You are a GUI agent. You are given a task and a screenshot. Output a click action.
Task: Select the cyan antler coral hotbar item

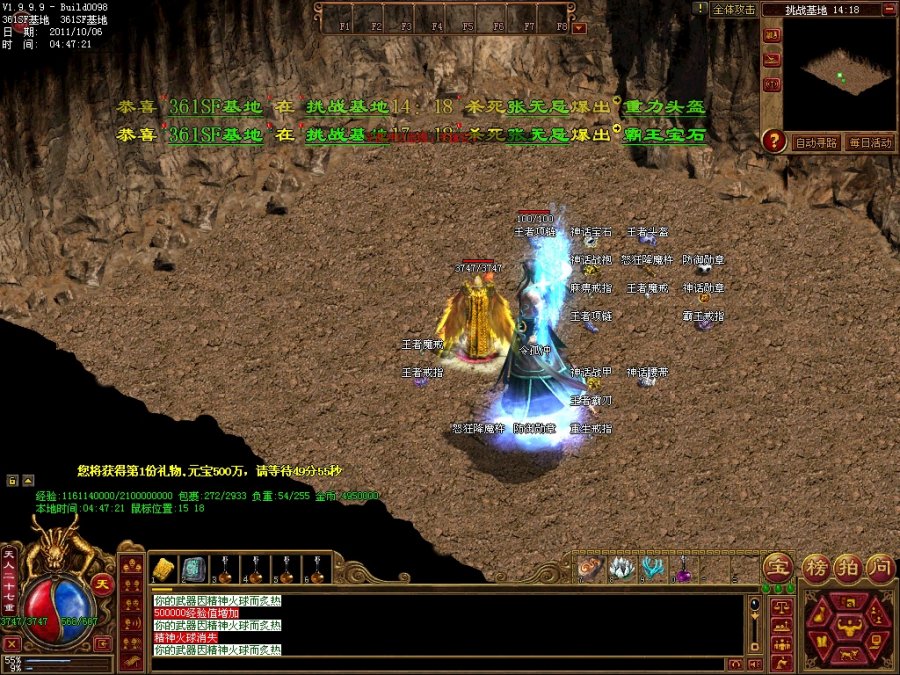tap(653, 569)
